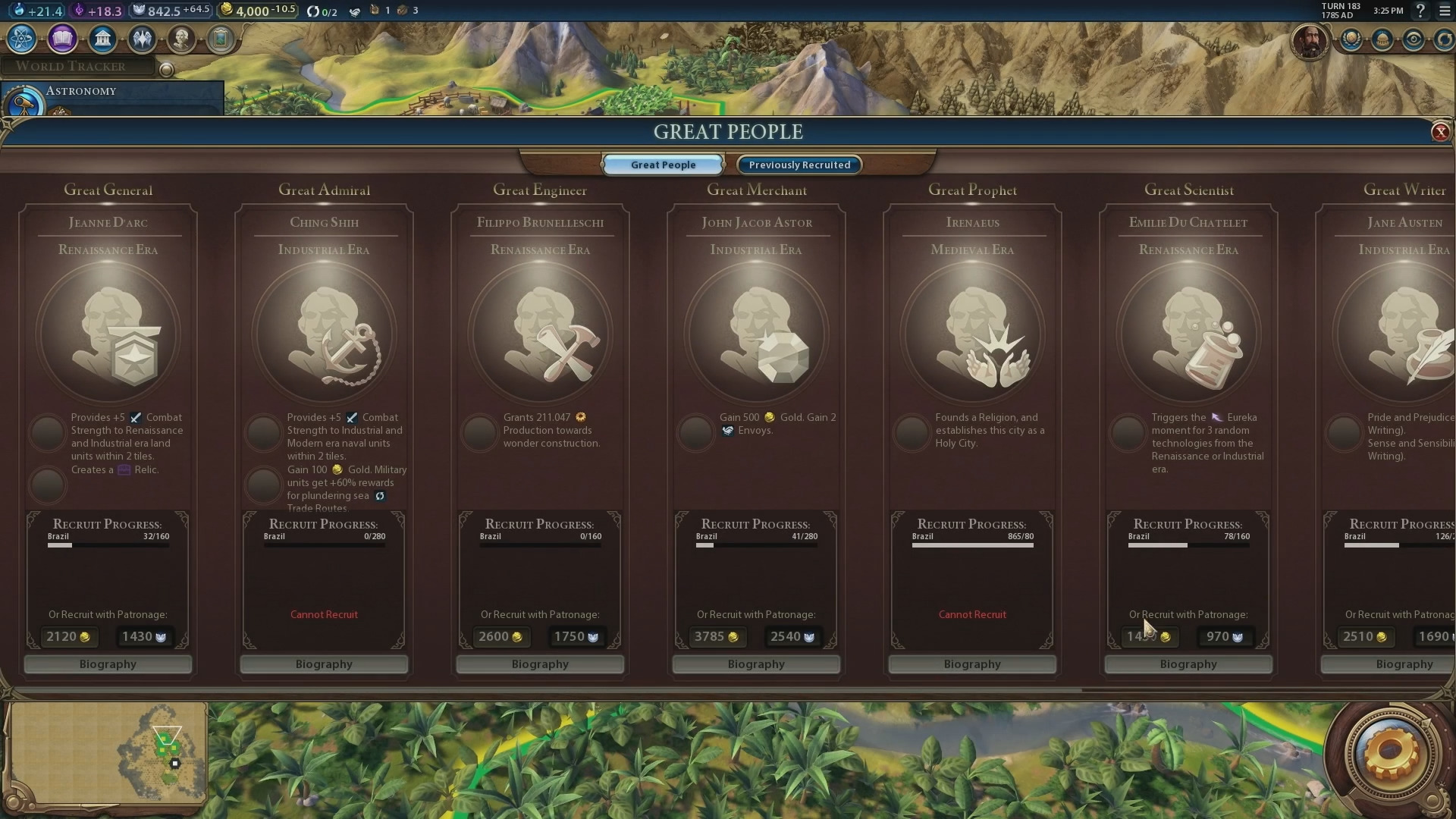This screenshot has height=819, width=1456.
Task: Recruit John Jacob Astor for 3785 gold
Action: [x=717, y=637]
